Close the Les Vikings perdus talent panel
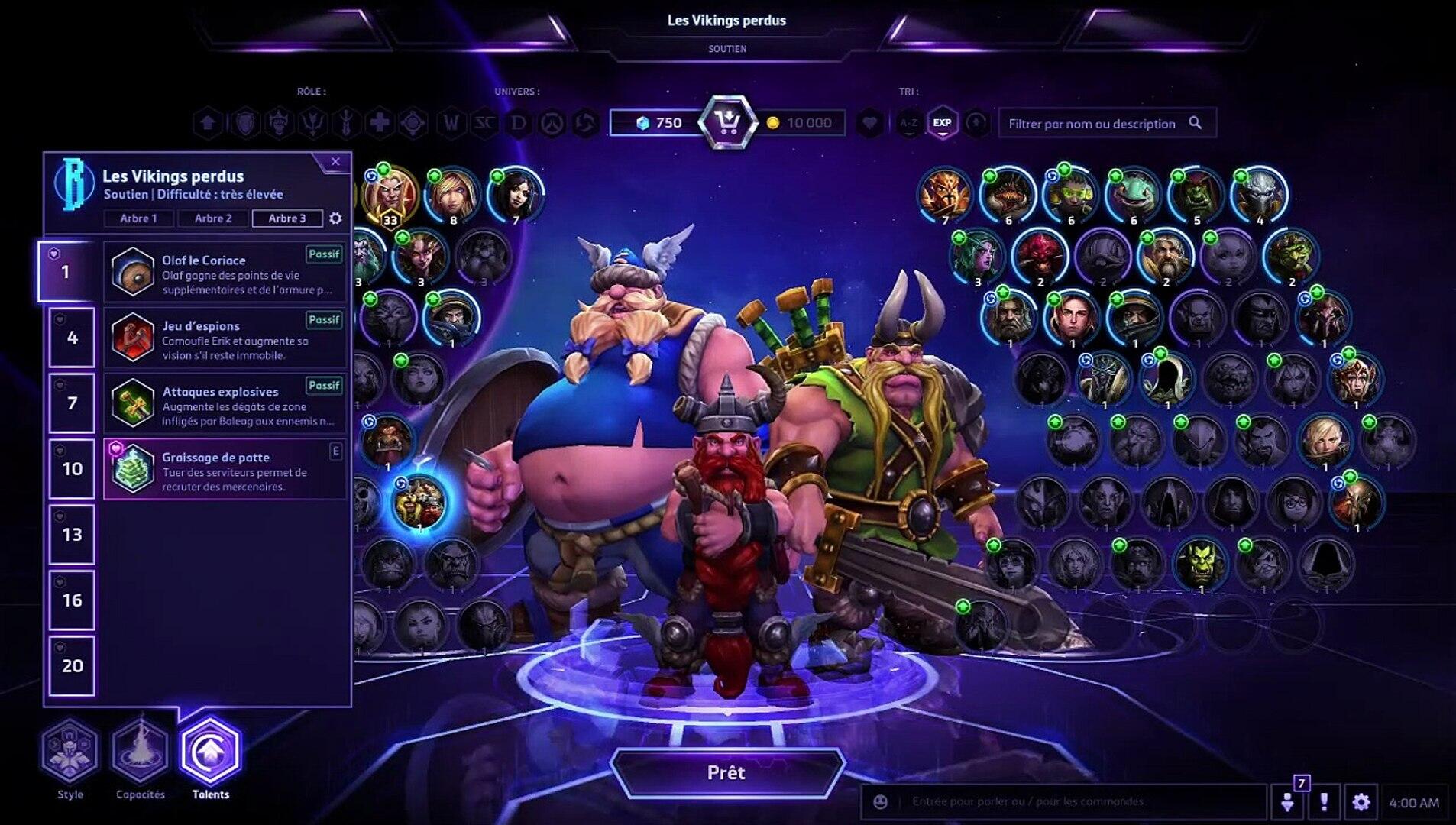 335,162
